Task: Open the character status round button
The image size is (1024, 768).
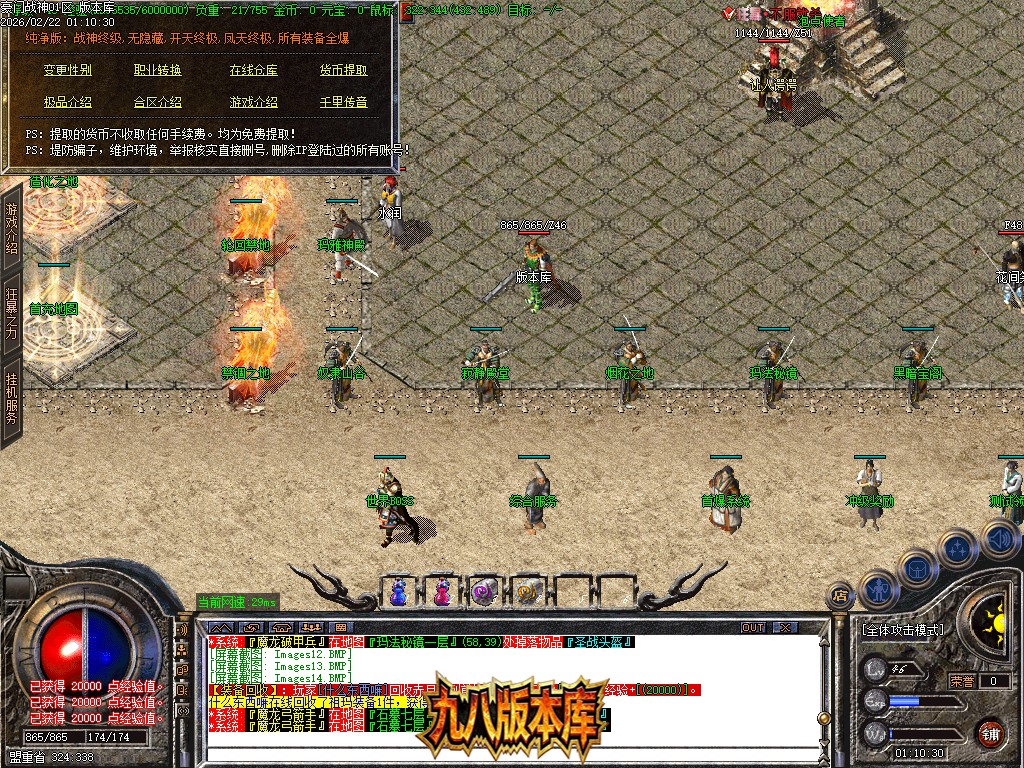Action: 877,589
